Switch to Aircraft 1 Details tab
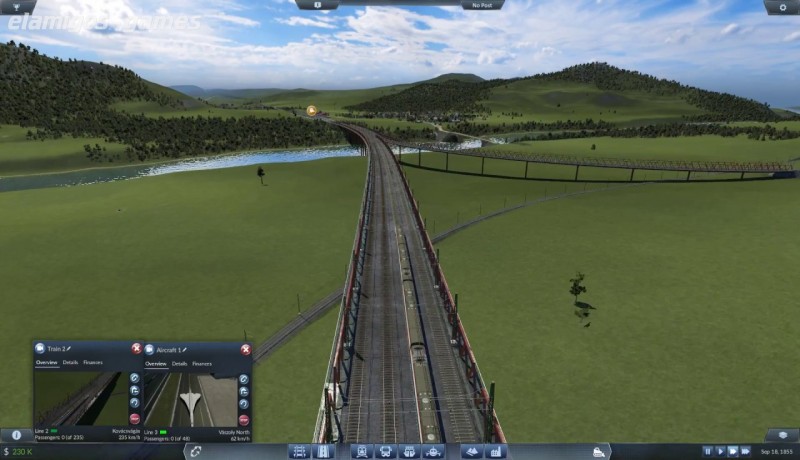The height and width of the screenshot is (460, 800). [x=180, y=364]
